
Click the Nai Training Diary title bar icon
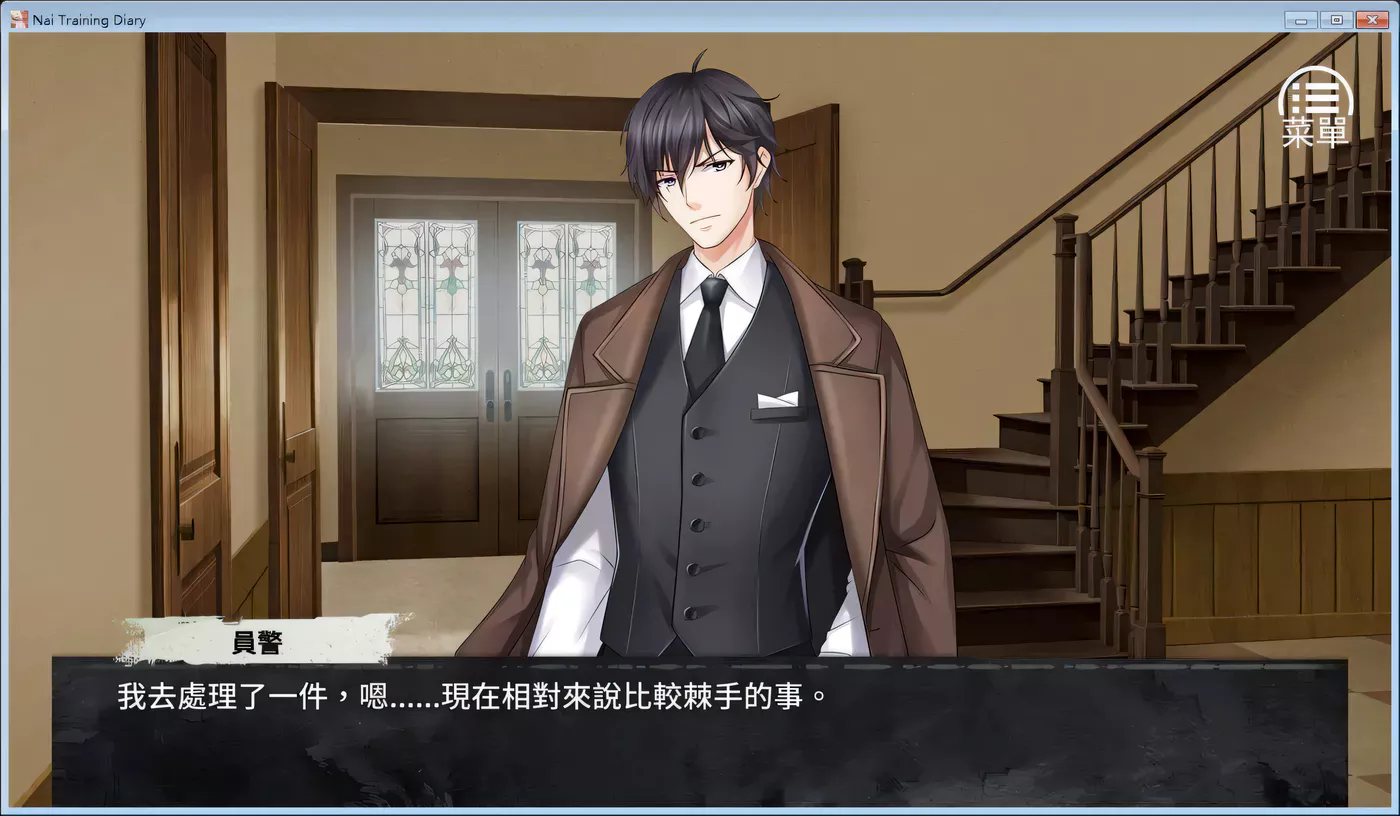(18, 19)
